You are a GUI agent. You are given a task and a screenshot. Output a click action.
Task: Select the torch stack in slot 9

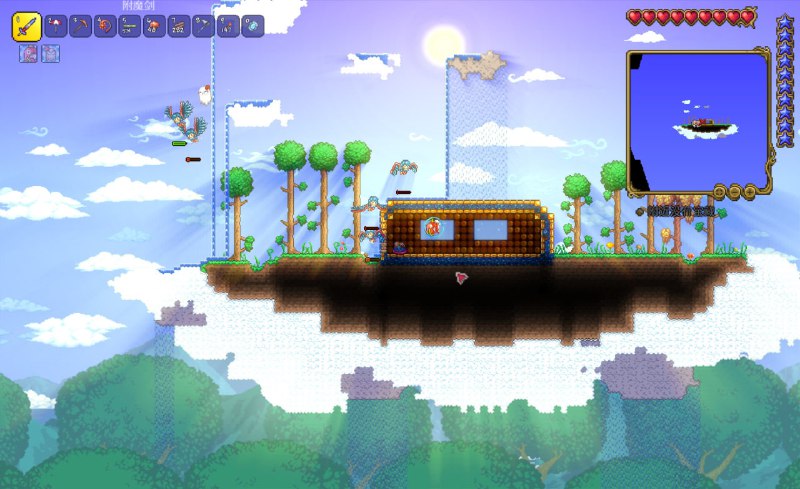pos(228,26)
